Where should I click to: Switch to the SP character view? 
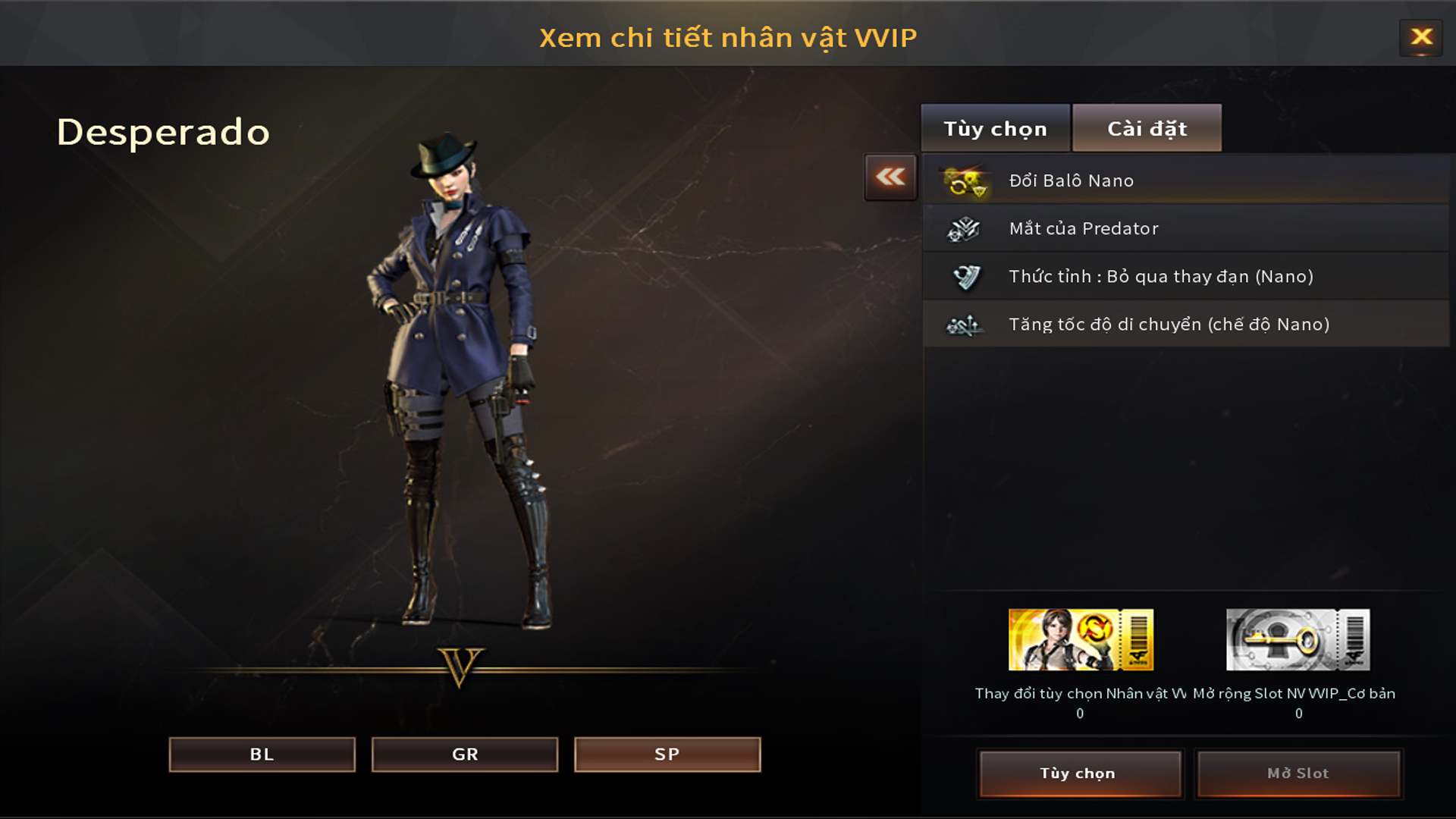pos(667,755)
